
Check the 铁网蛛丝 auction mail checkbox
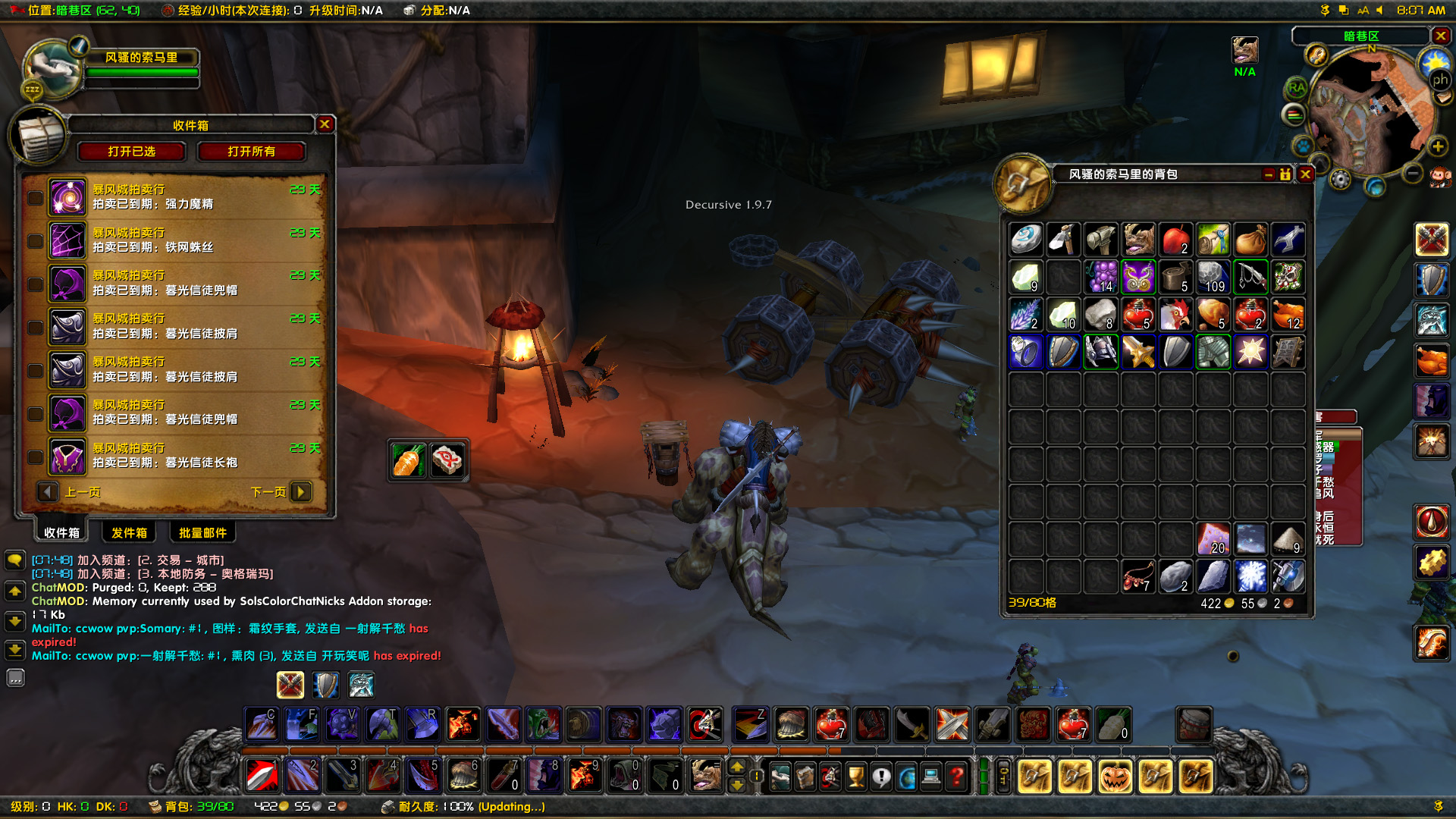coord(35,240)
